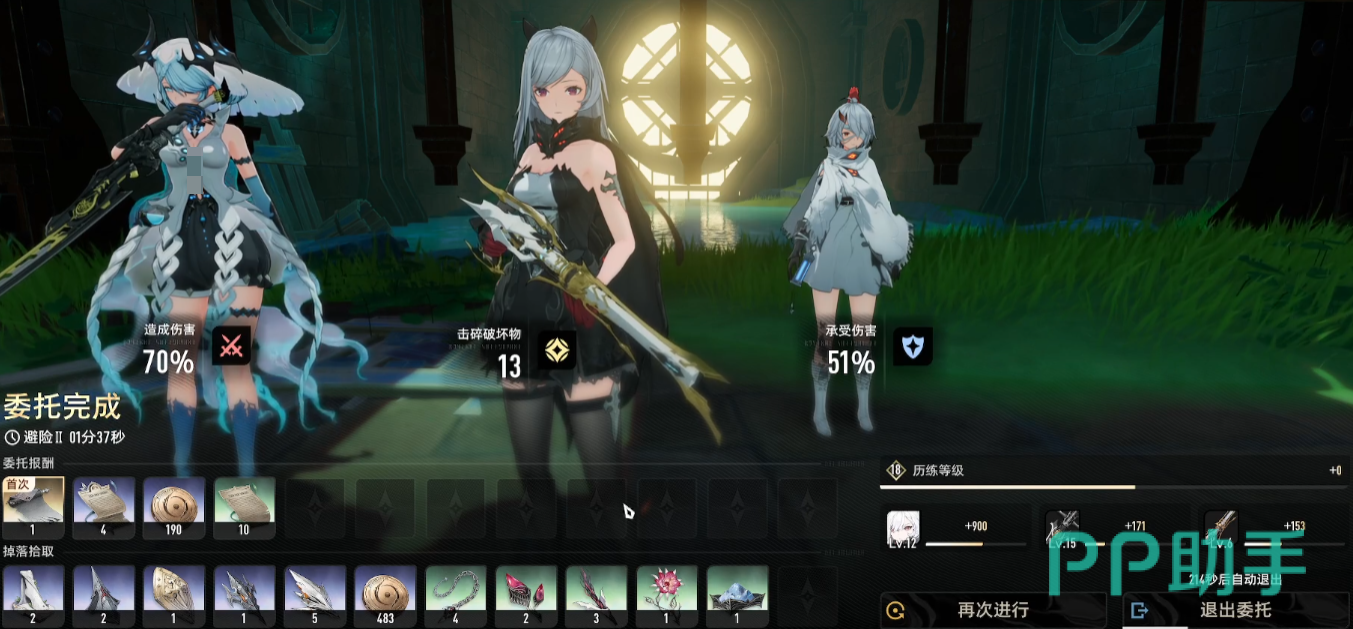
Task: Click 再次进行 to replay the commission
Action: coord(993,609)
